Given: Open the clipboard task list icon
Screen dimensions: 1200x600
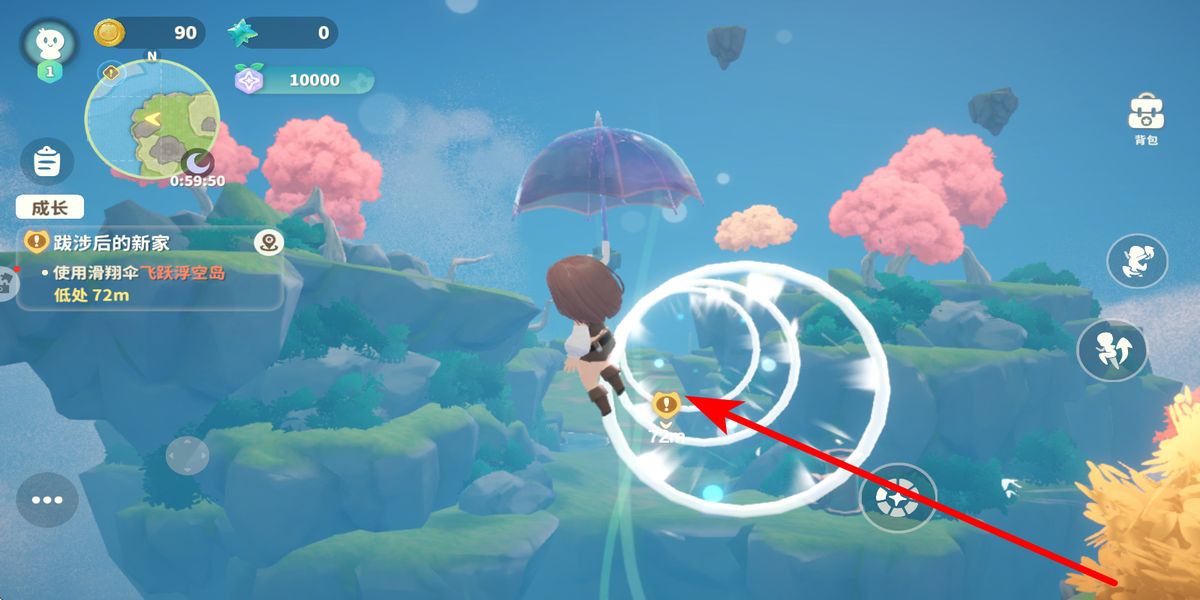Looking at the screenshot, I should point(47,162).
